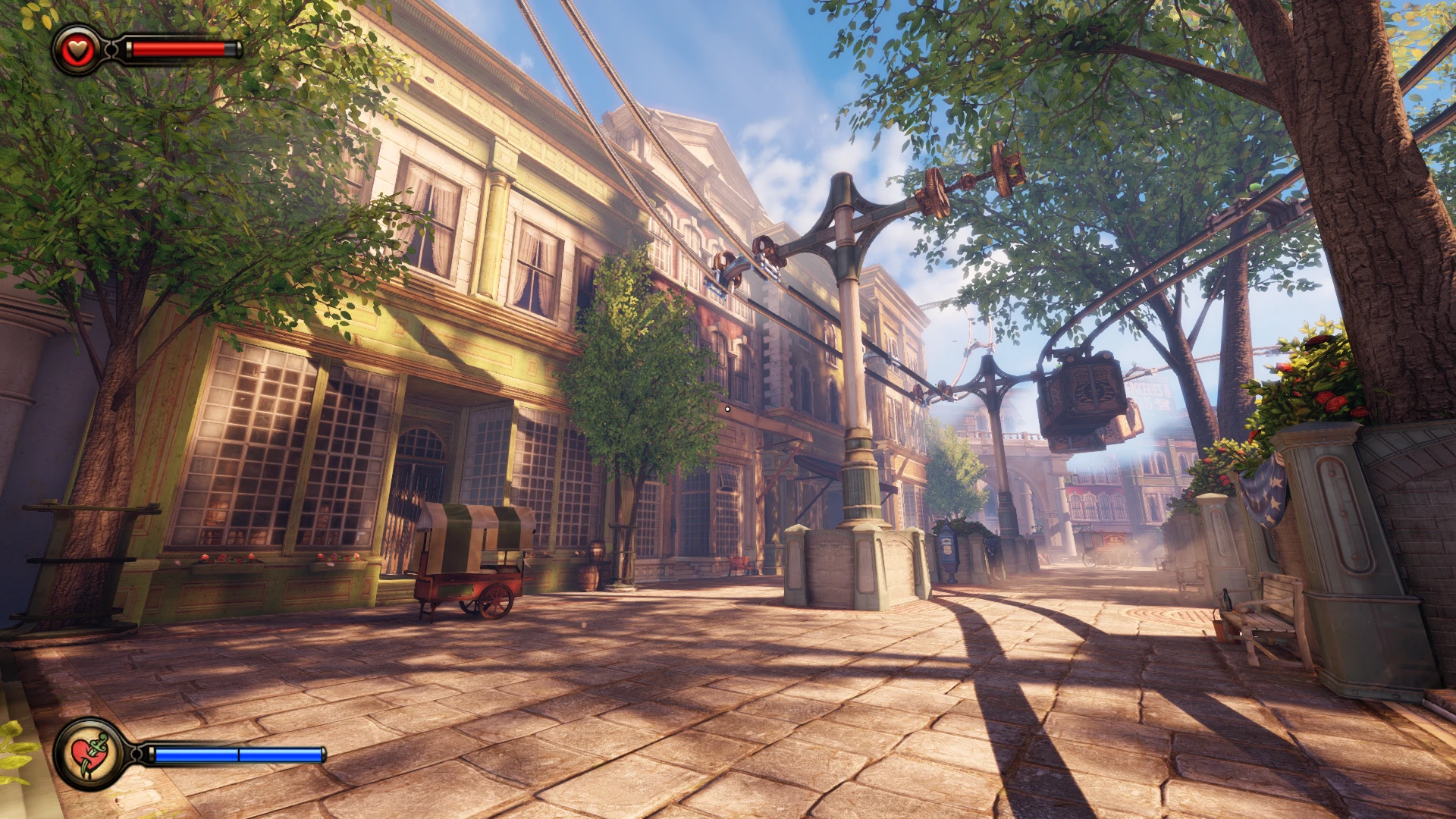Click the red heart health icon
This screenshot has width=1456, height=819.
[77, 50]
